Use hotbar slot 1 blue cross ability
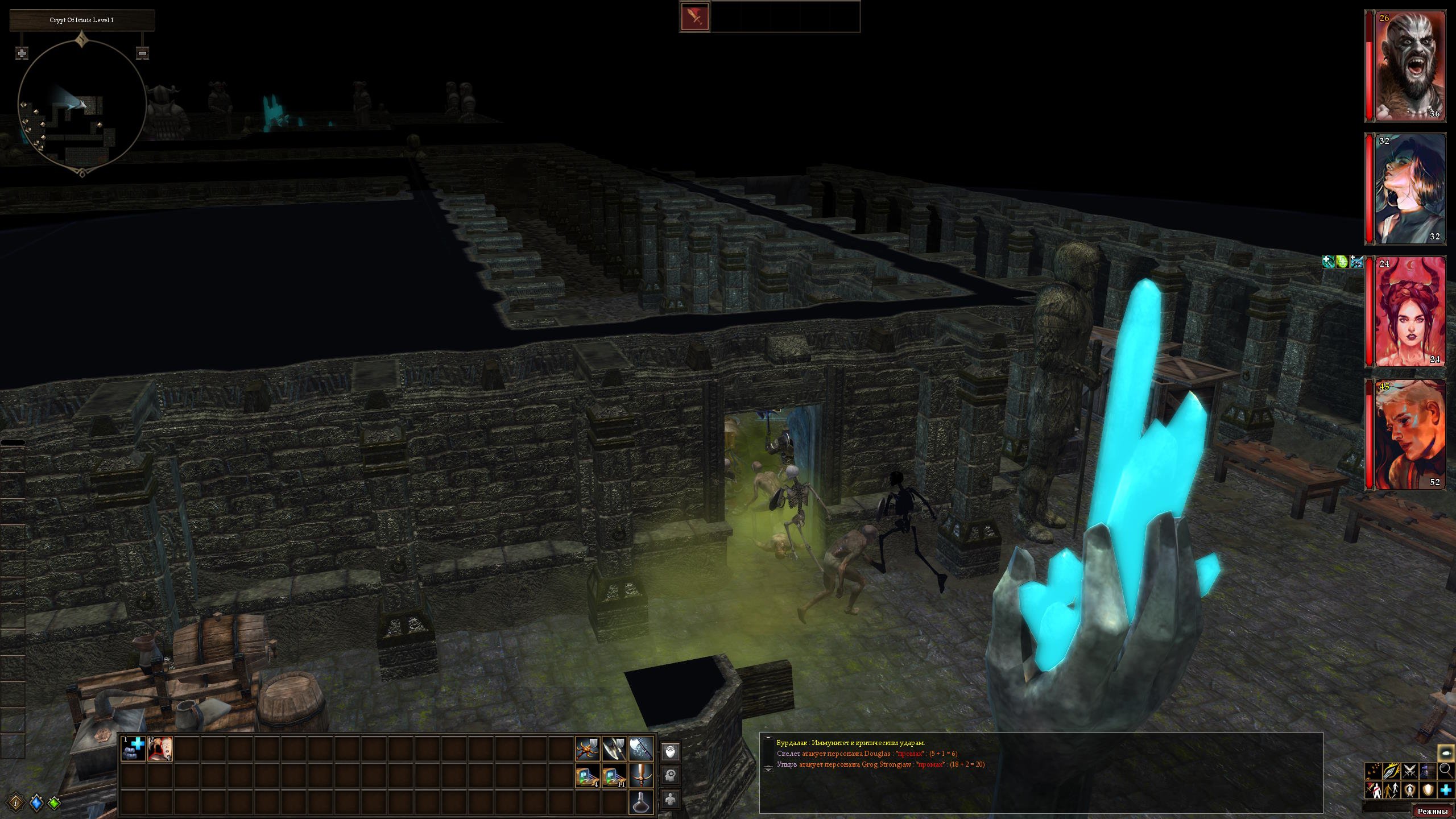This screenshot has width=1456, height=819. pyautogui.click(x=134, y=749)
